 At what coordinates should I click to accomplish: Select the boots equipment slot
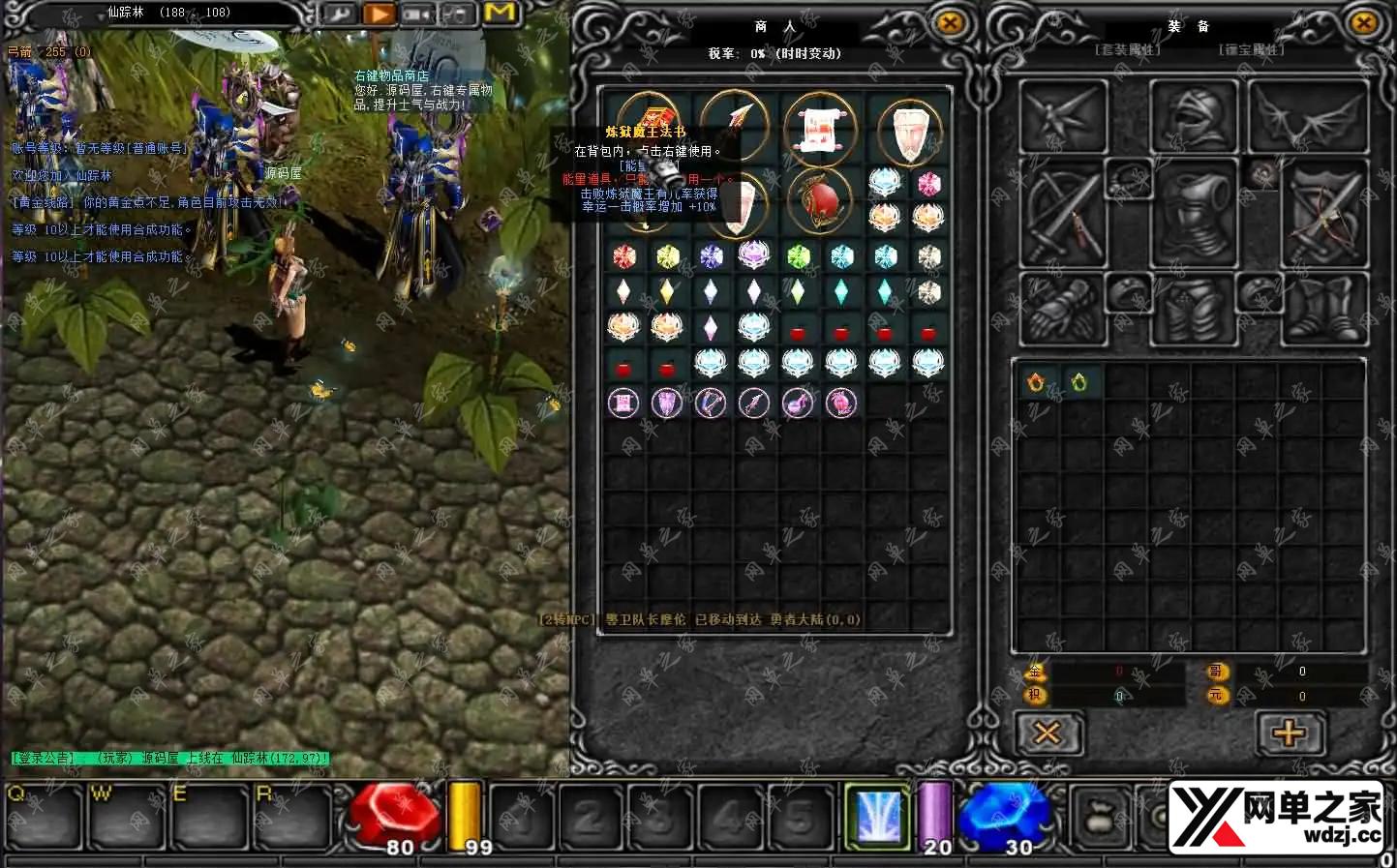[1325, 310]
